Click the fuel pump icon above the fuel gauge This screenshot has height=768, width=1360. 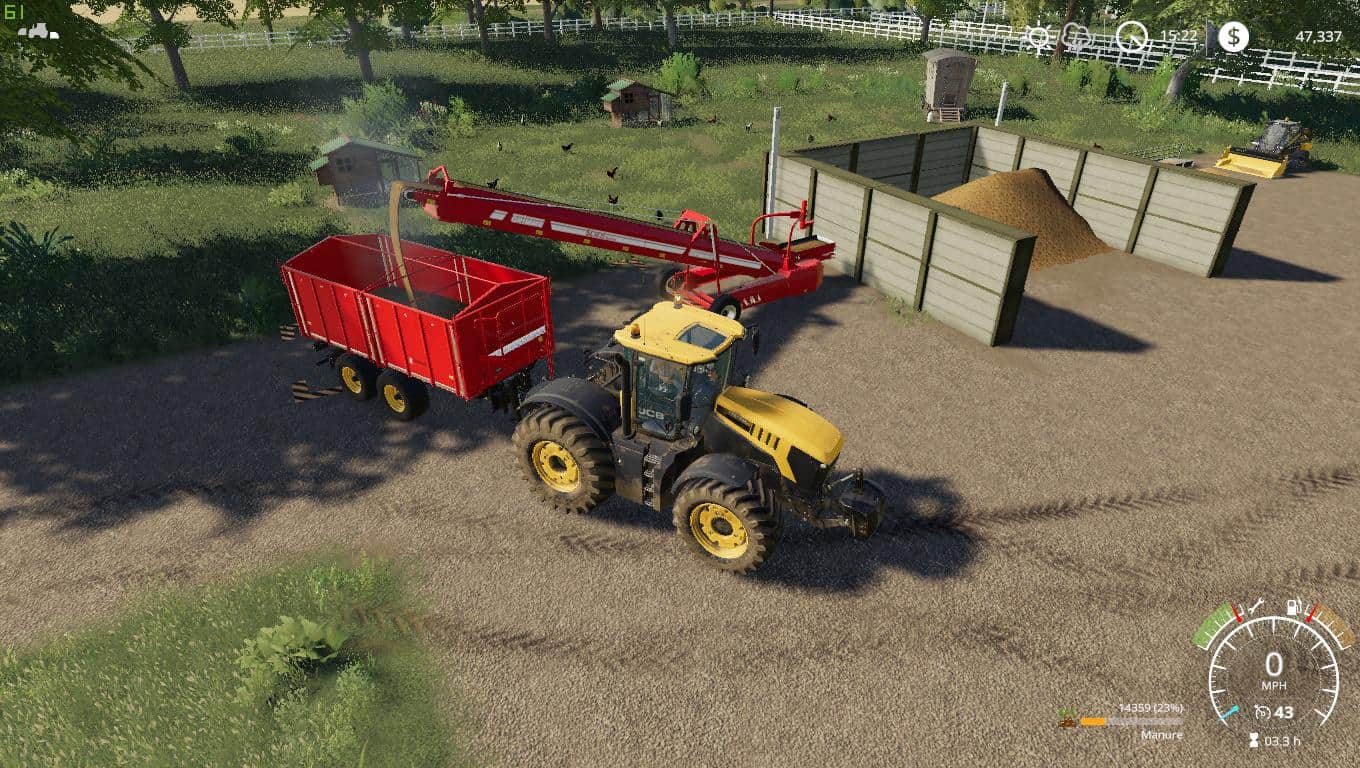(1293, 605)
